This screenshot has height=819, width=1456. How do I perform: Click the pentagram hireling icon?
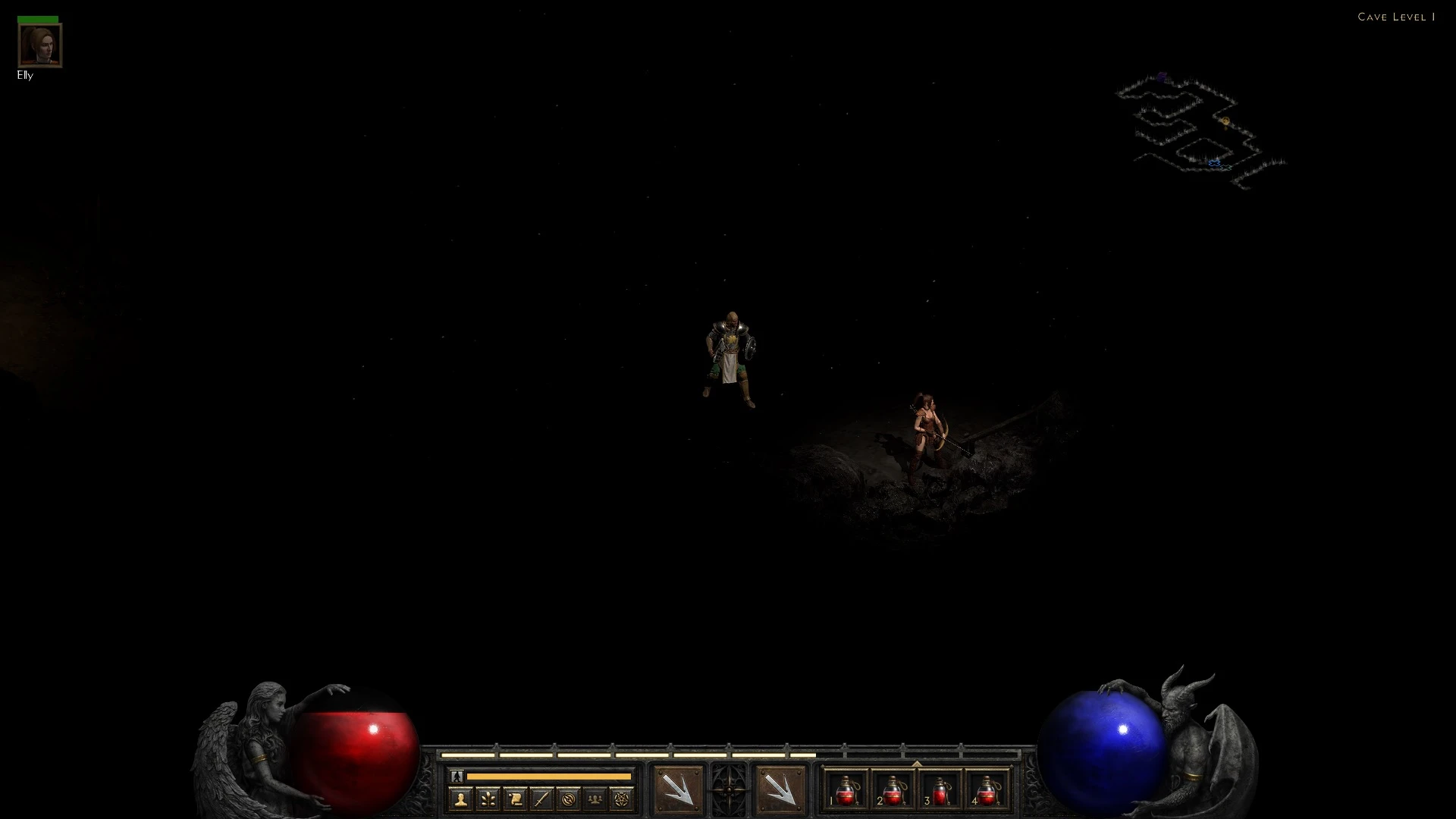tap(621, 798)
